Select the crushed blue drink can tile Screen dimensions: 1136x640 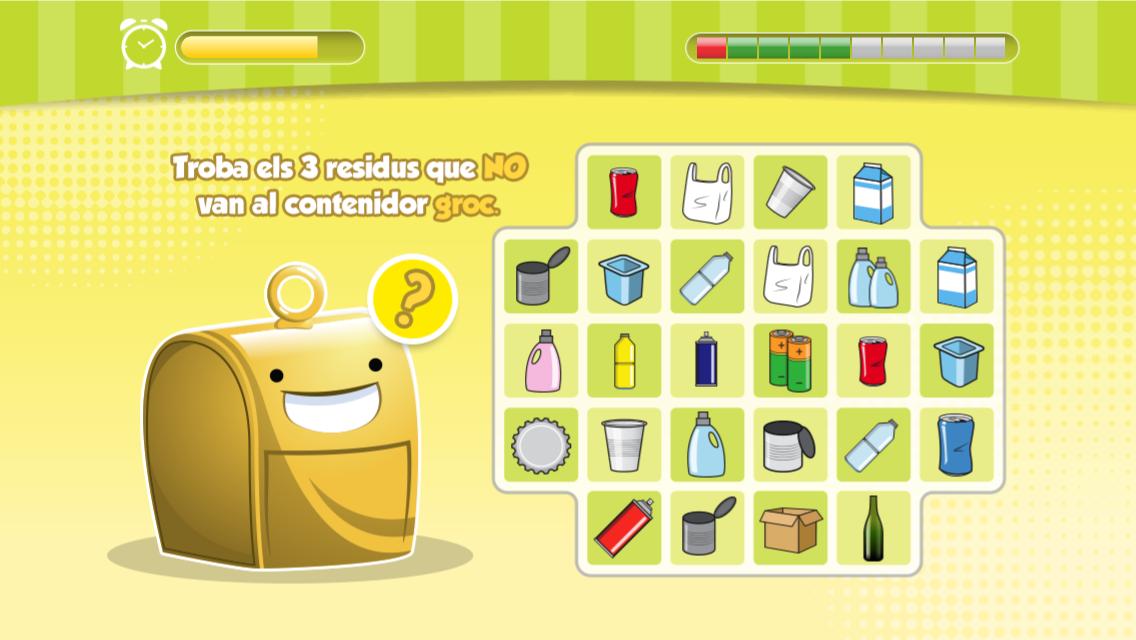click(956, 445)
